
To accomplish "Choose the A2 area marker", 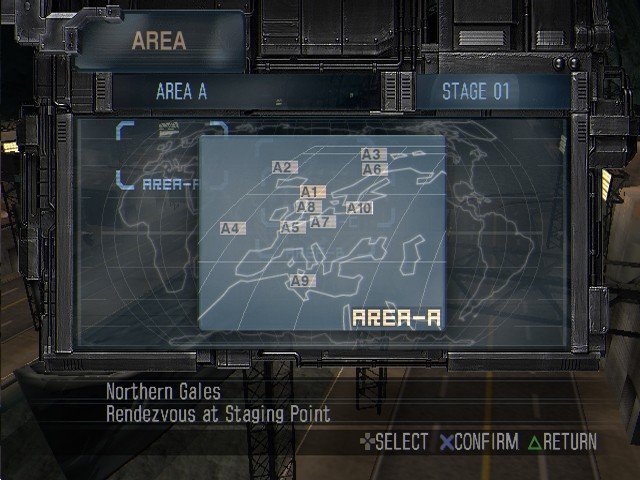I will click(283, 168).
